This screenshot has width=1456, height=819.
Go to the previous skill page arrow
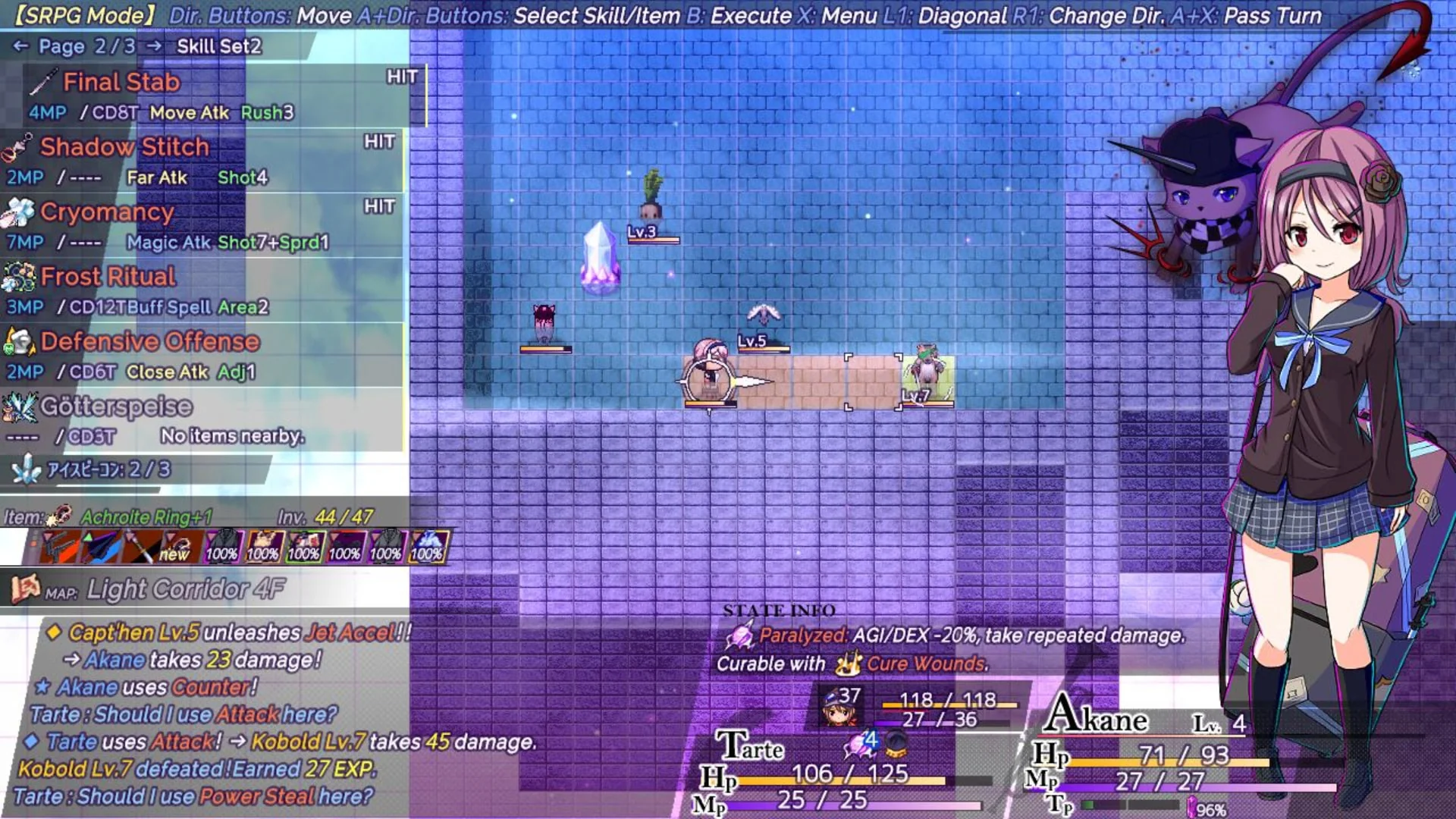pos(20,47)
